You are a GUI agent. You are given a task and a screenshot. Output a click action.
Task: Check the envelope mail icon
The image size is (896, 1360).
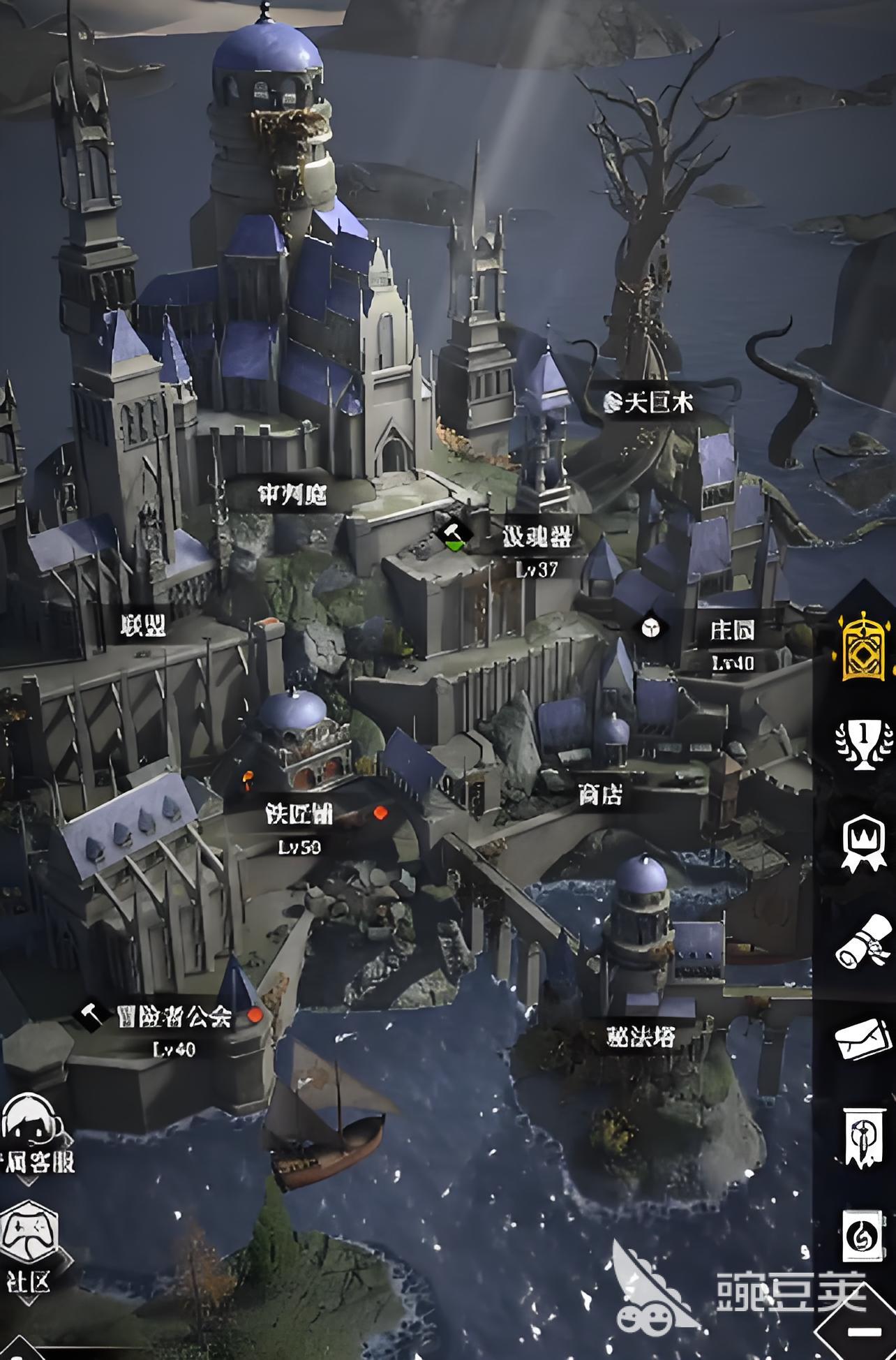pyautogui.click(x=864, y=1040)
